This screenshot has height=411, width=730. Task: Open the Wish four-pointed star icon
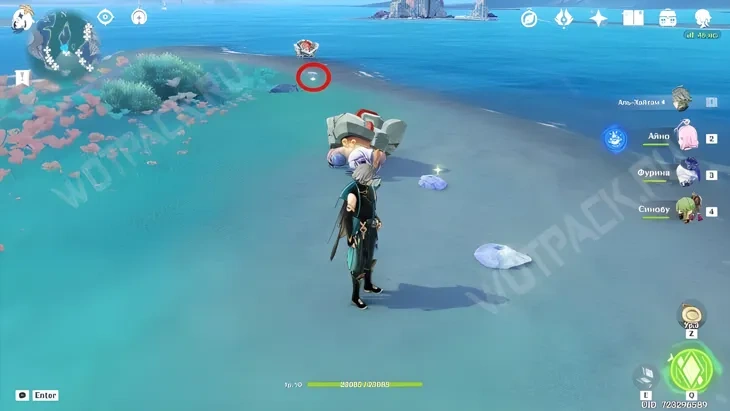[x=599, y=18]
